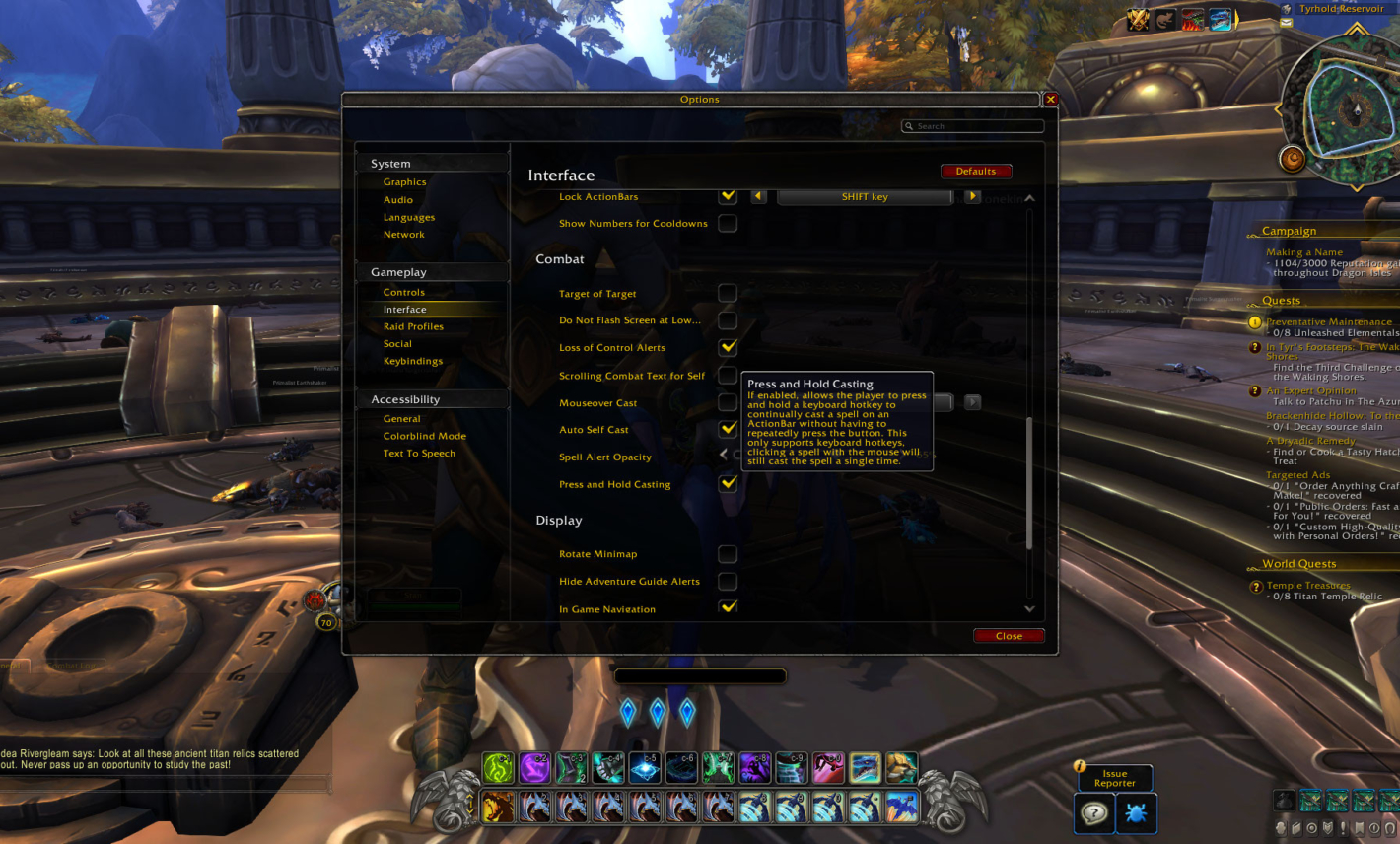Click the guild shield icon in the micro menu
The height and width of the screenshot is (844, 1400).
(1327, 827)
